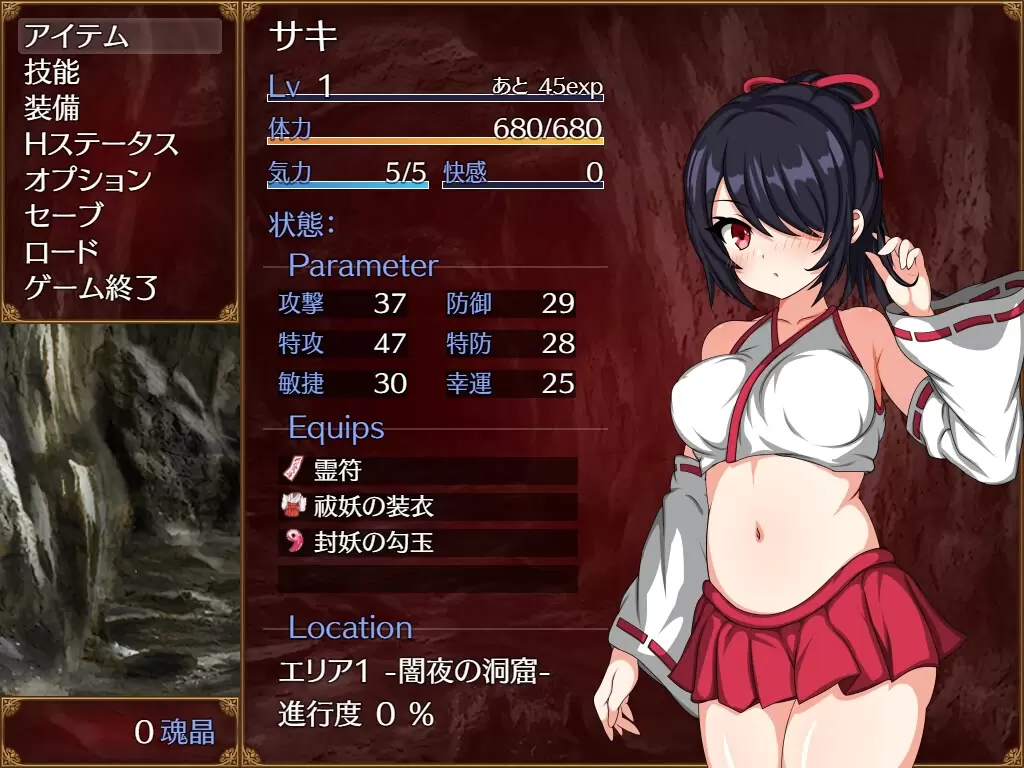Image resolution: width=1024 pixels, height=768 pixels.
Task: Select the 封妖の勾玉 magatama equipment slot
Action: [x=427, y=543]
